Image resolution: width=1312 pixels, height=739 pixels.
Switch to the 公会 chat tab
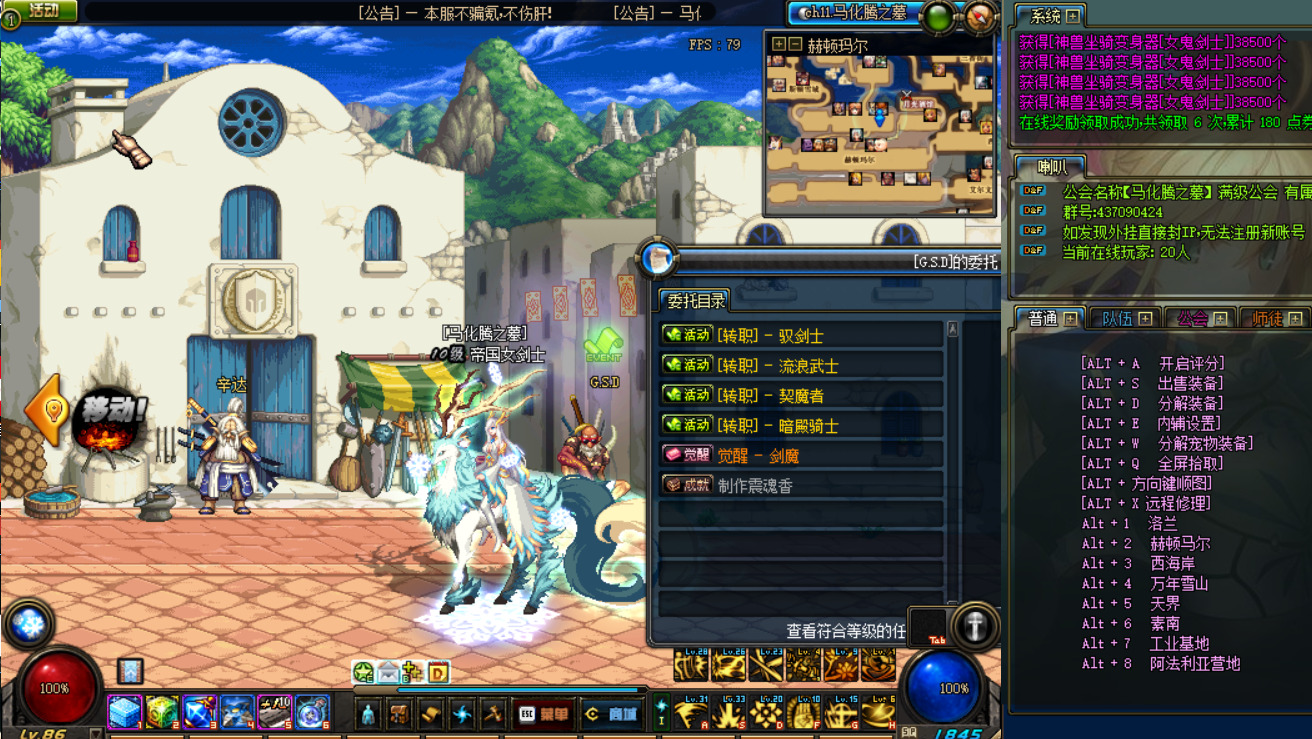click(x=1200, y=318)
